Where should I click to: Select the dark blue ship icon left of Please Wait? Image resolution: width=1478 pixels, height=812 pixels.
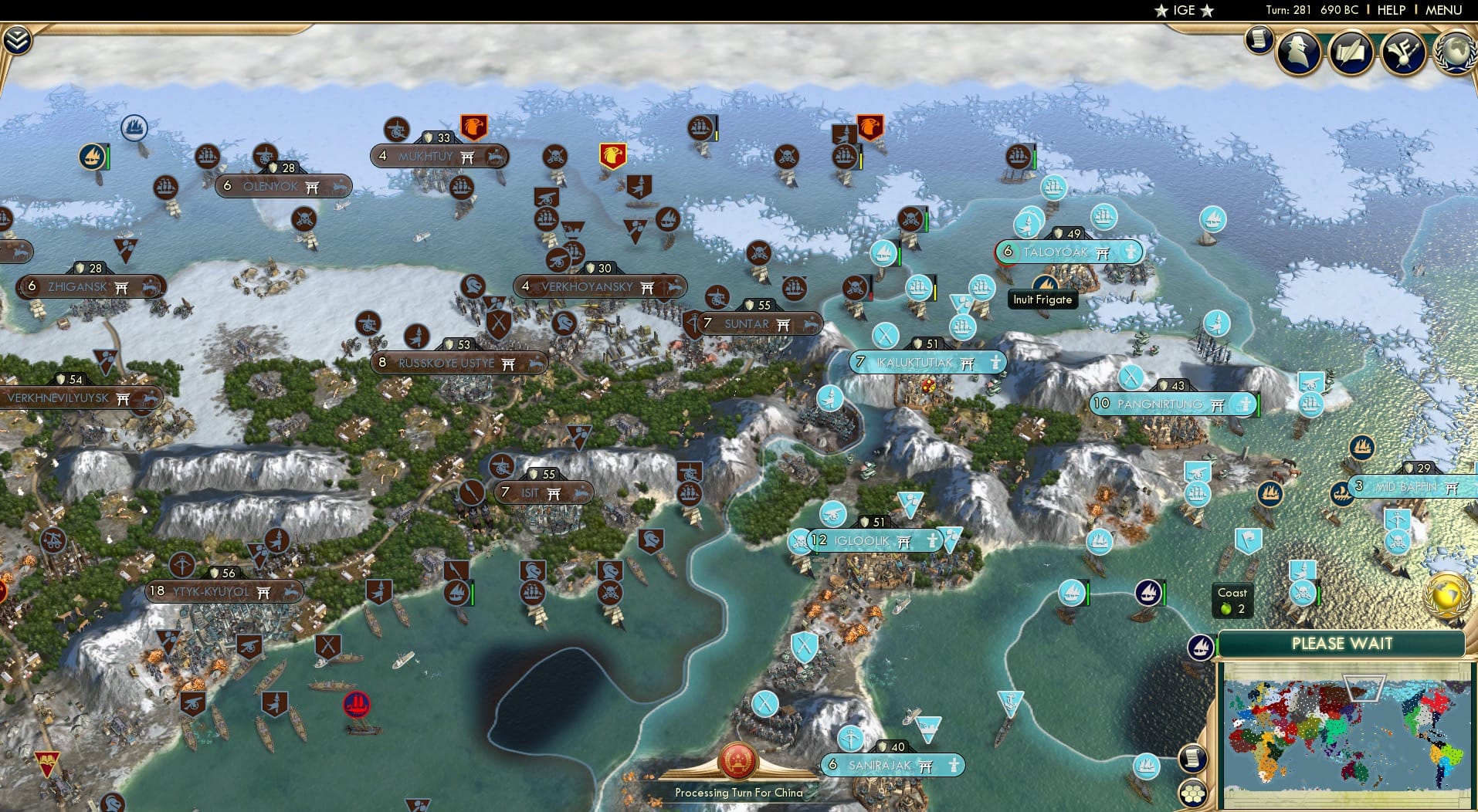click(x=1202, y=648)
